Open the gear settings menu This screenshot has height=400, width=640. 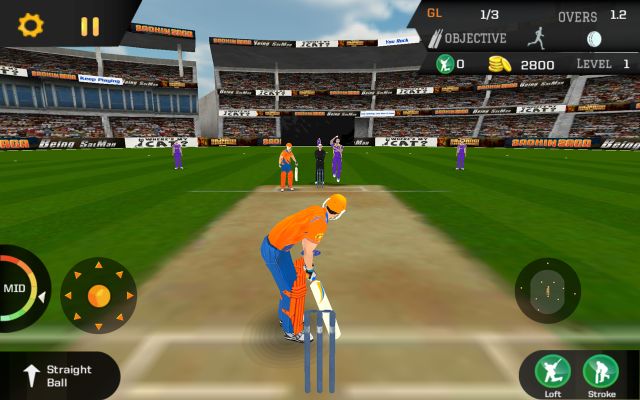[31, 25]
